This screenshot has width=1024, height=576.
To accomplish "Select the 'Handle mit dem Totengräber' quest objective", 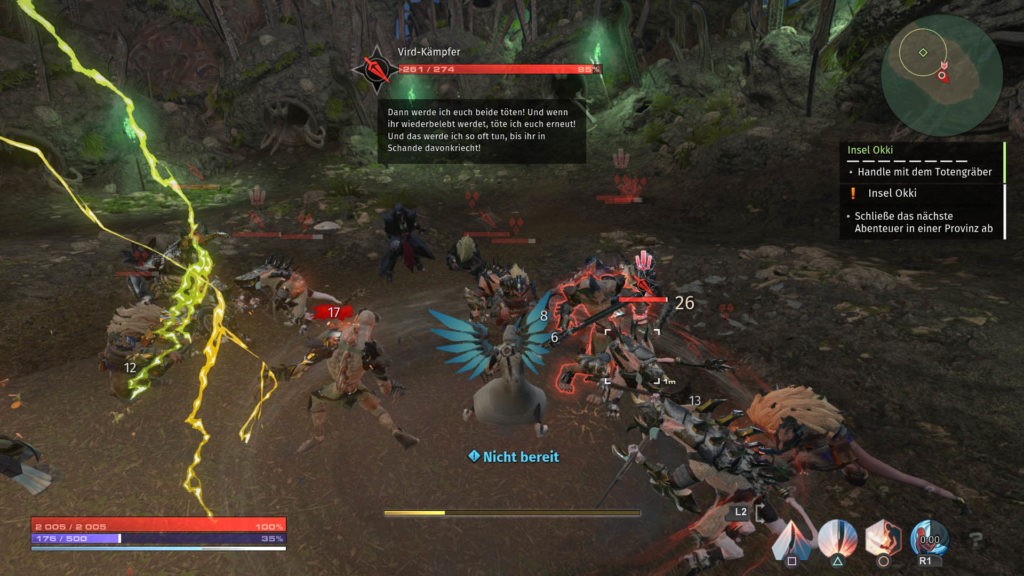I will (x=924, y=172).
